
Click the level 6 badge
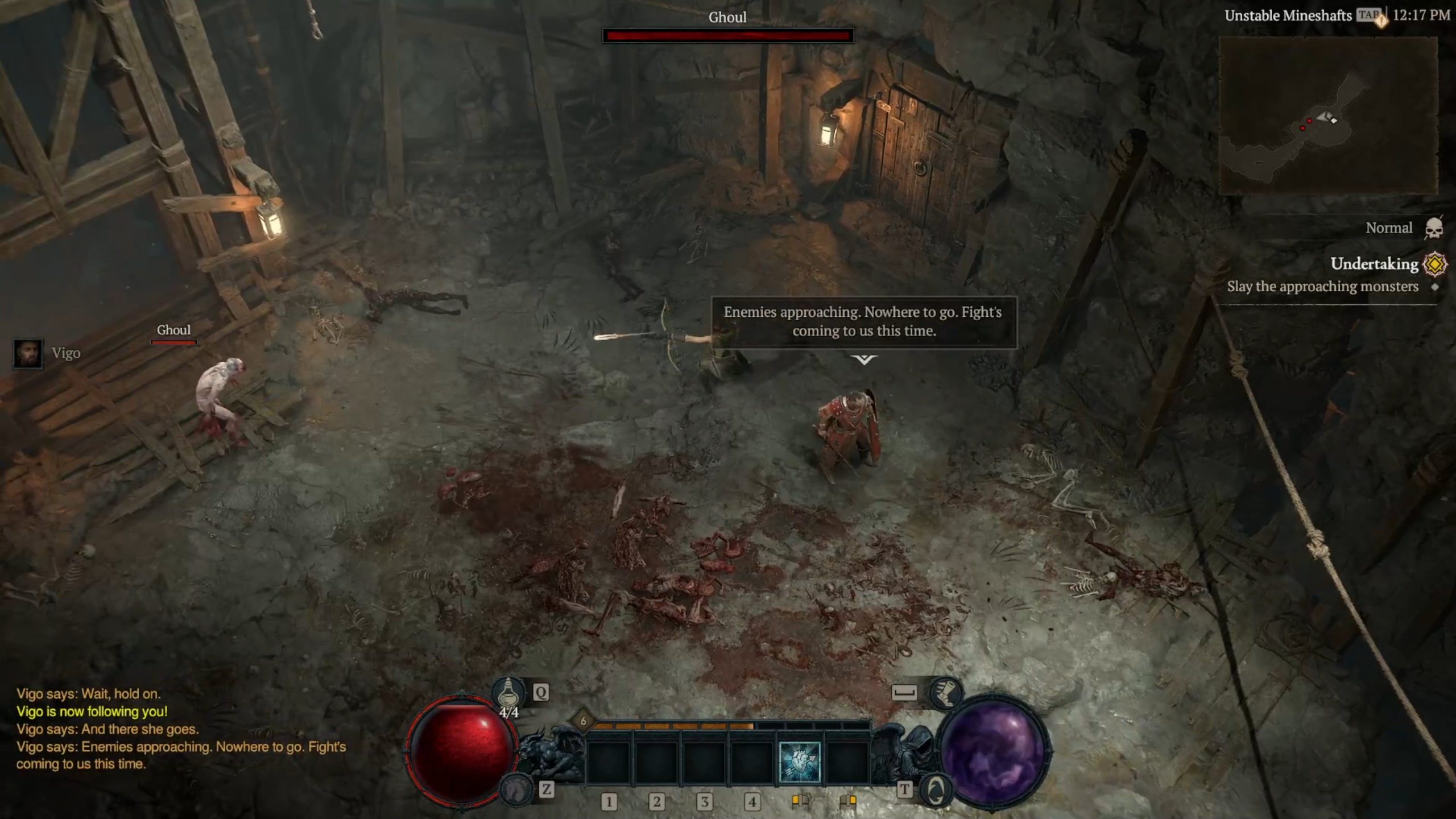(583, 721)
